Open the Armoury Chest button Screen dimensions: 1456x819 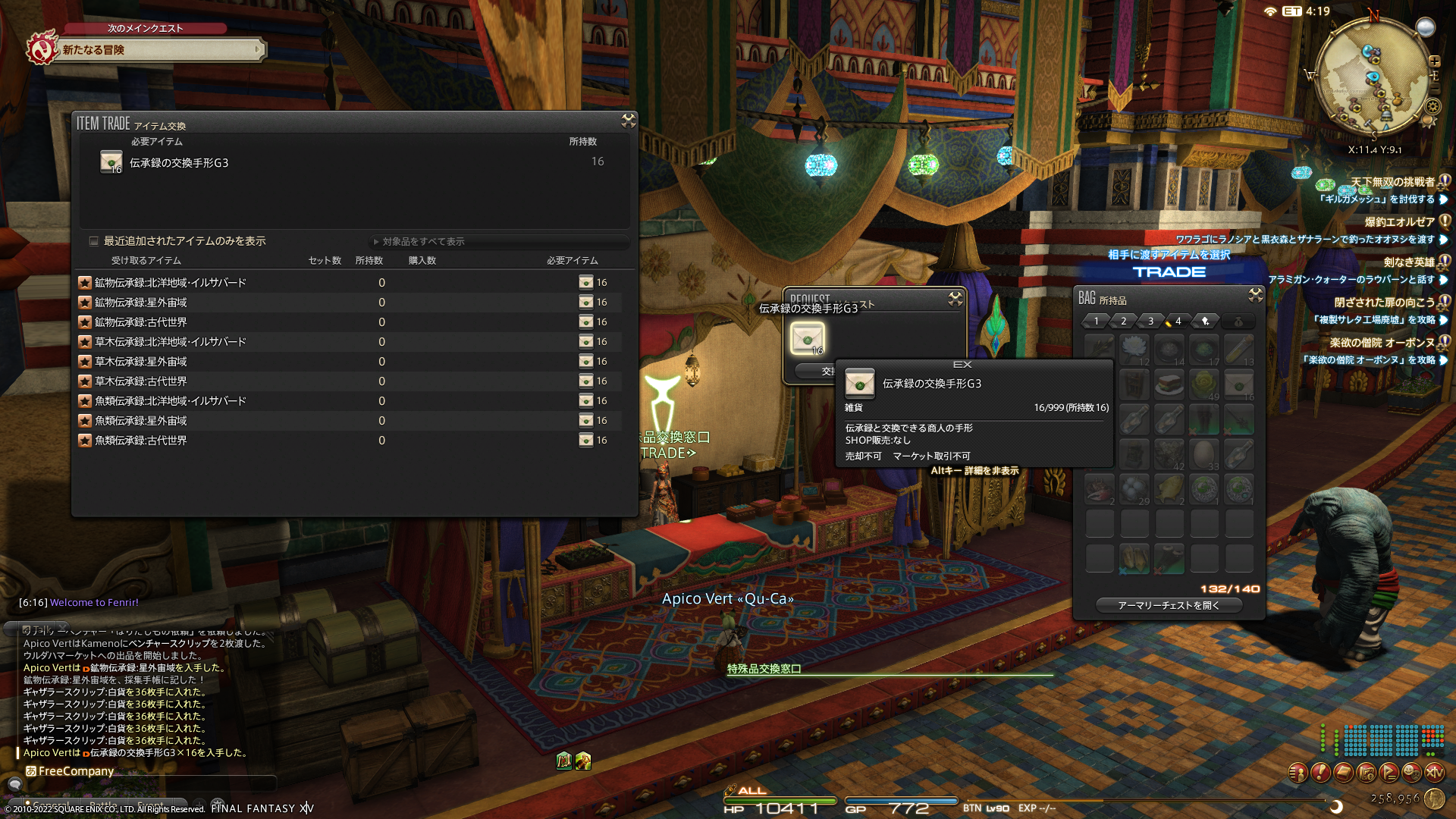1169,605
